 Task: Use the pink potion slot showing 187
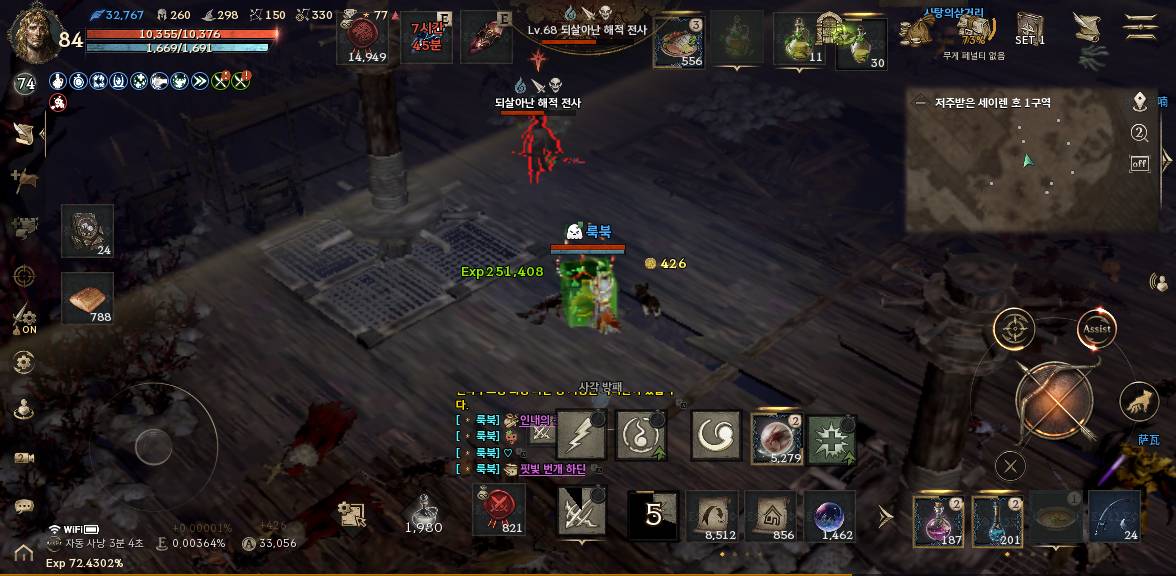(938, 521)
